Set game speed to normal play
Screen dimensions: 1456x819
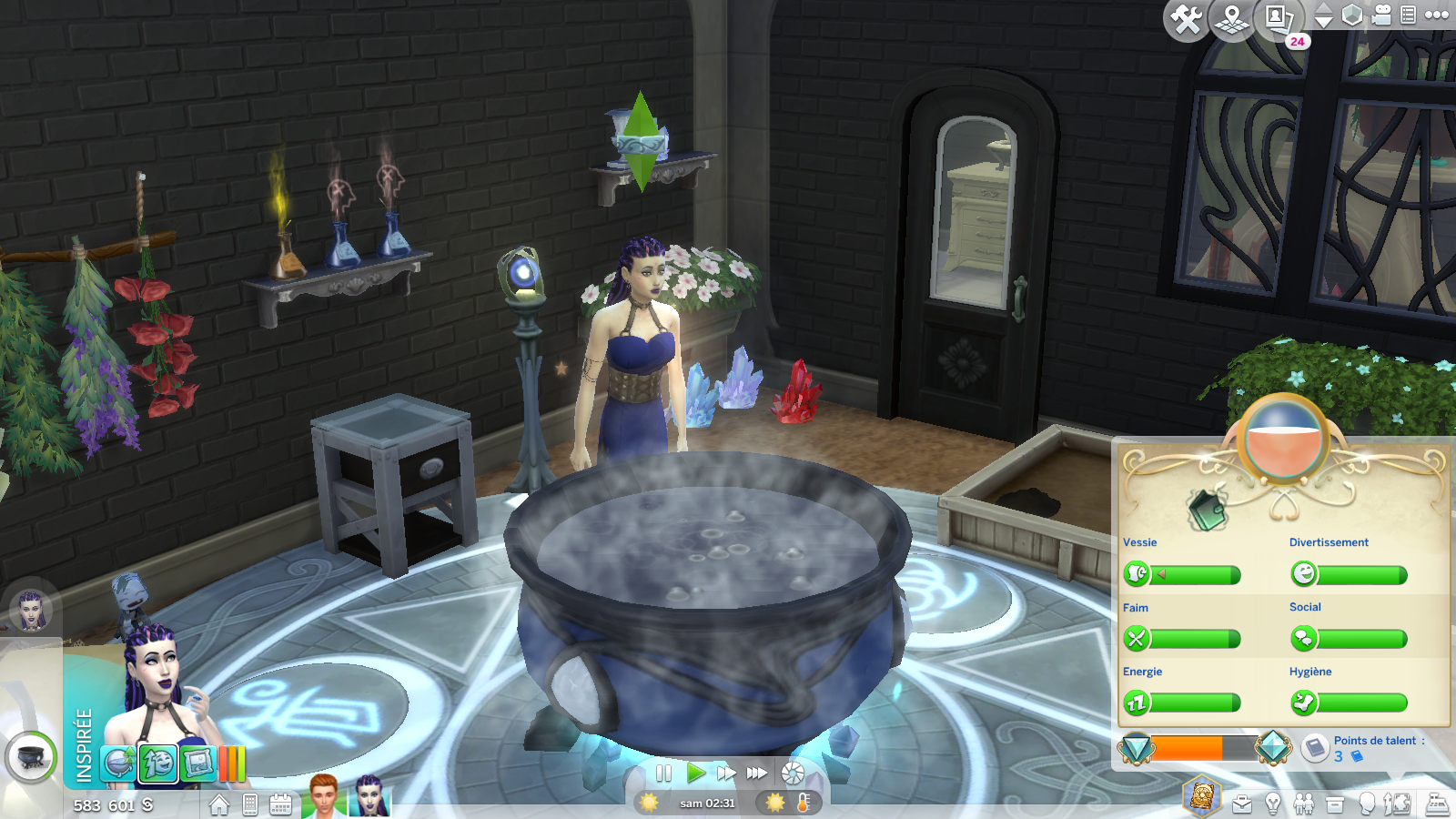point(695,773)
